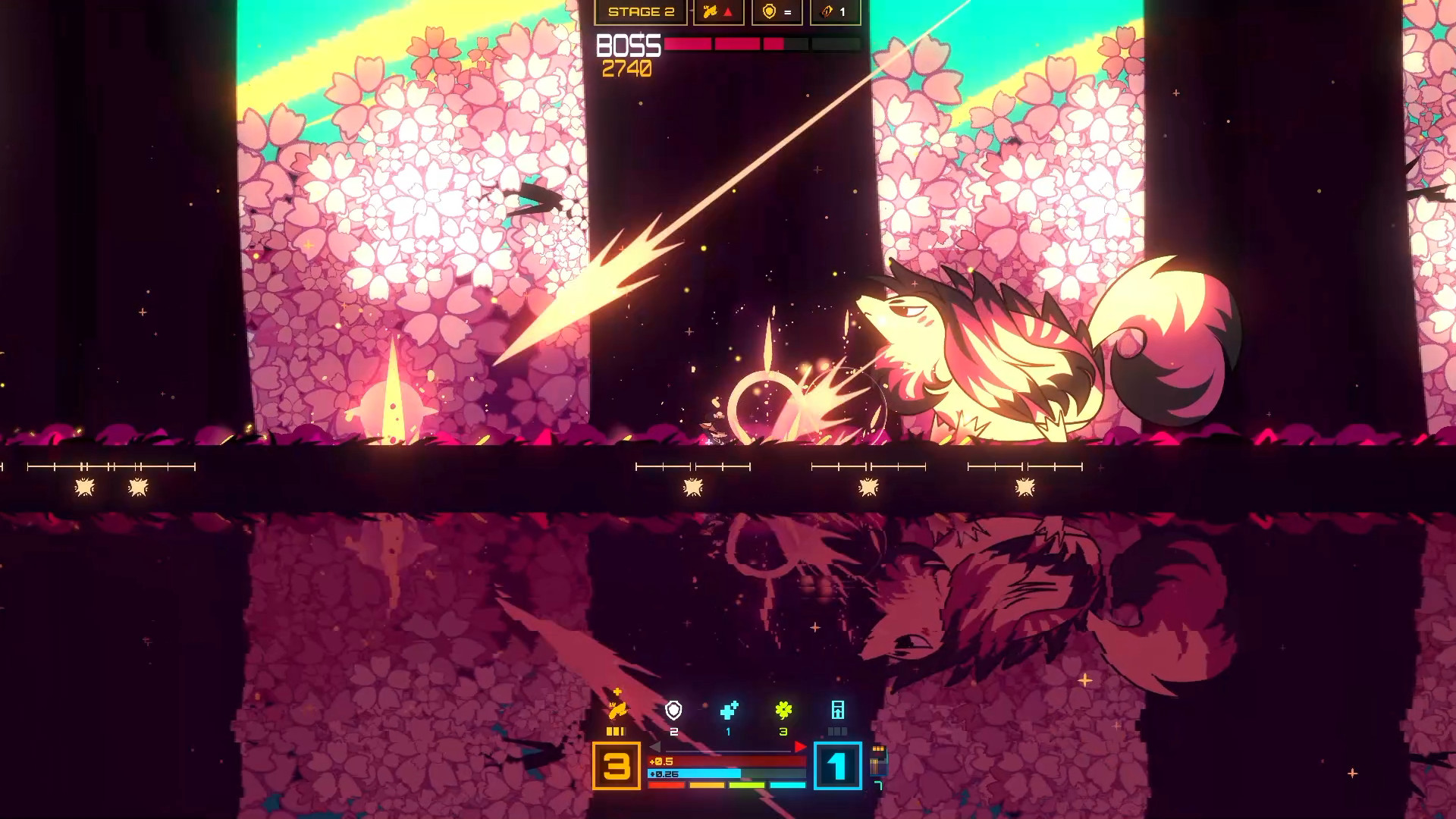
Task: Click the orange box showing number 3
Action: coord(617,766)
